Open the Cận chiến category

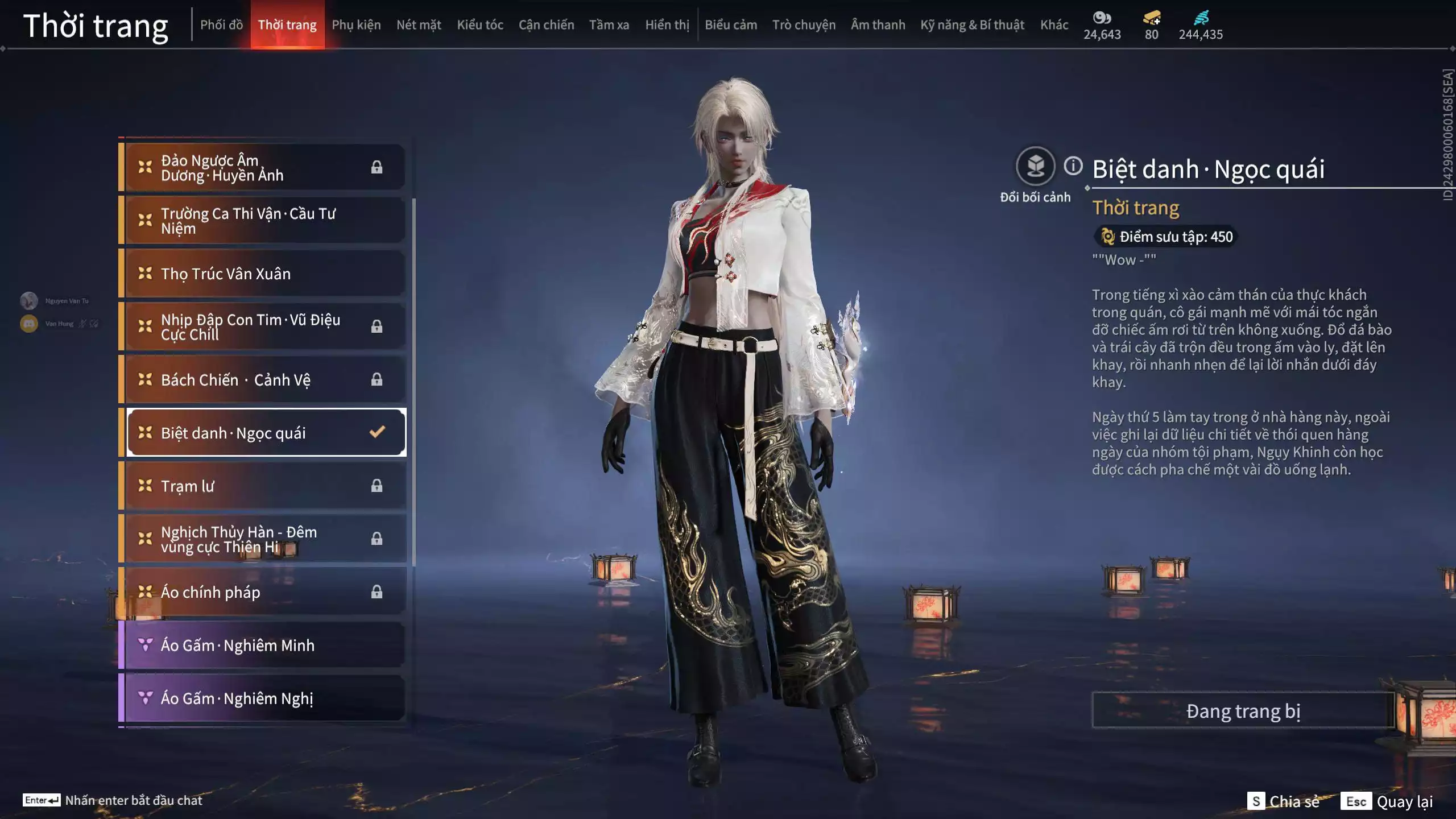click(546, 25)
